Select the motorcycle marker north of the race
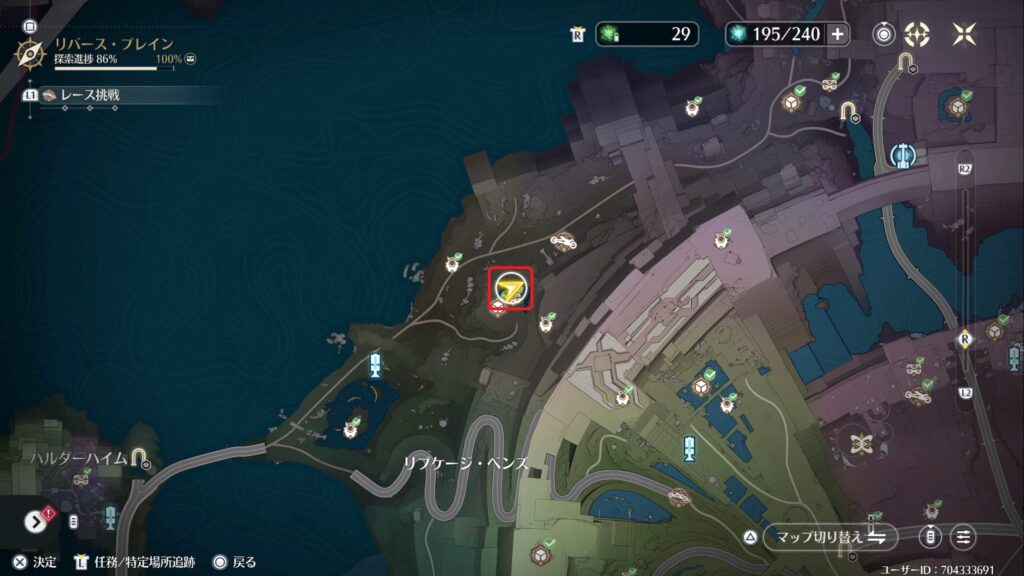The width and height of the screenshot is (1024, 576). [565, 240]
